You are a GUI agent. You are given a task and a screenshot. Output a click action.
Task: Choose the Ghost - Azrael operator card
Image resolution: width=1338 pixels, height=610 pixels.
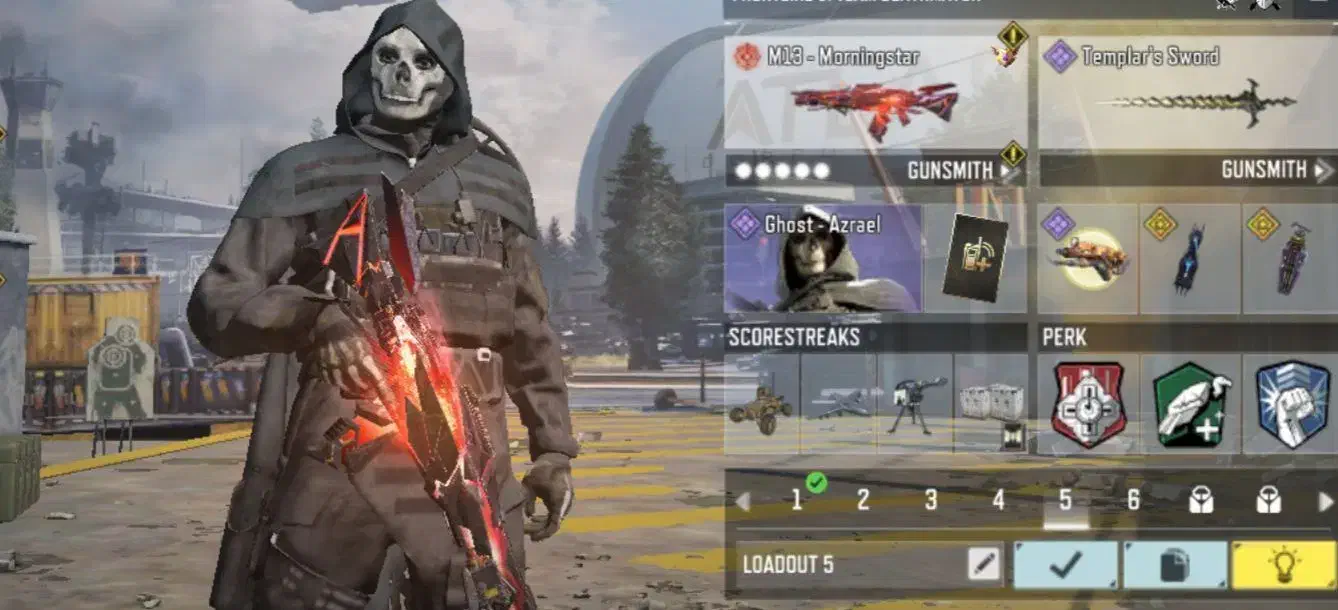823,259
